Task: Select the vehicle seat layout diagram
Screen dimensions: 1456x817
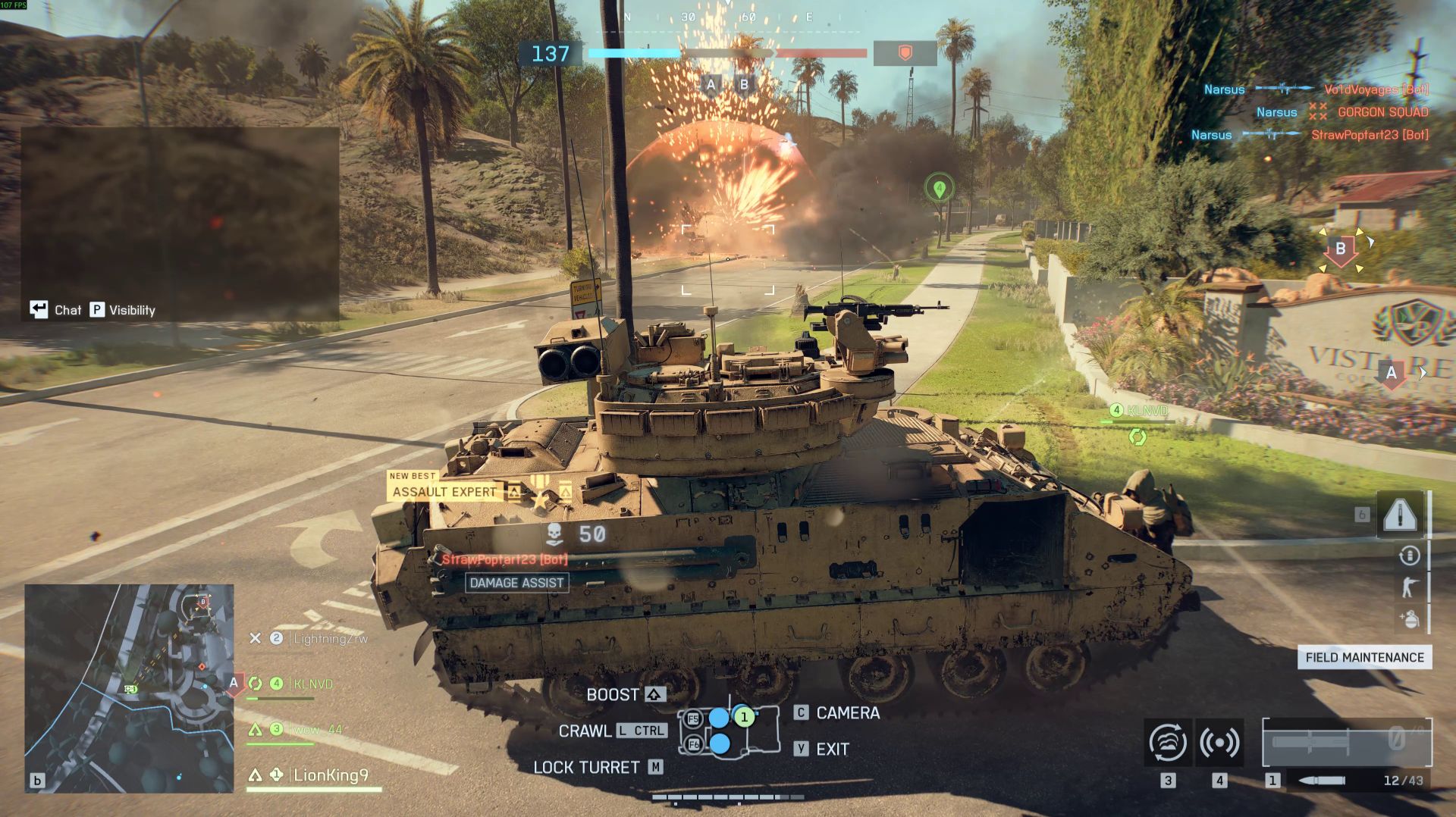Action: [x=729, y=731]
